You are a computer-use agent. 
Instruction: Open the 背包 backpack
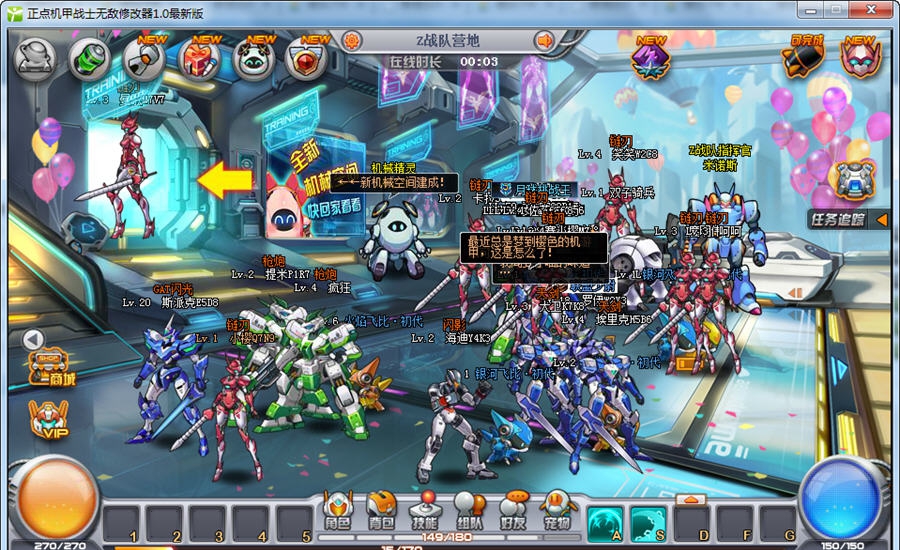coord(381,510)
